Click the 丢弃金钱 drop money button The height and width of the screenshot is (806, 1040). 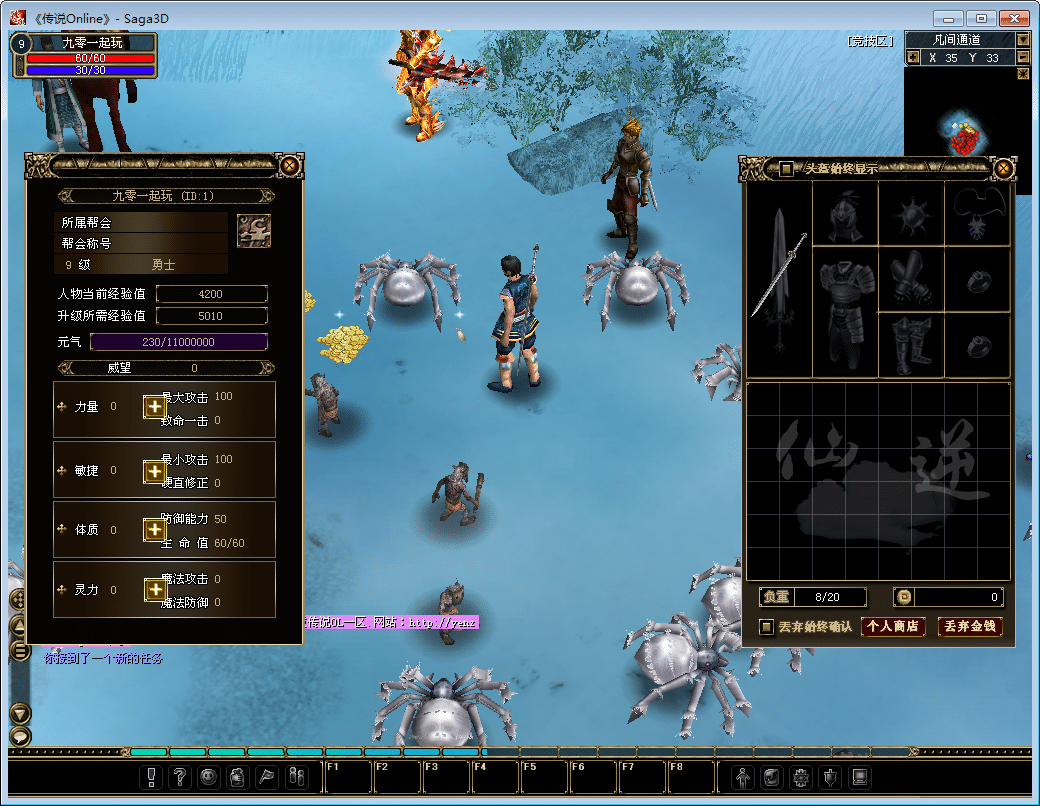coord(970,627)
